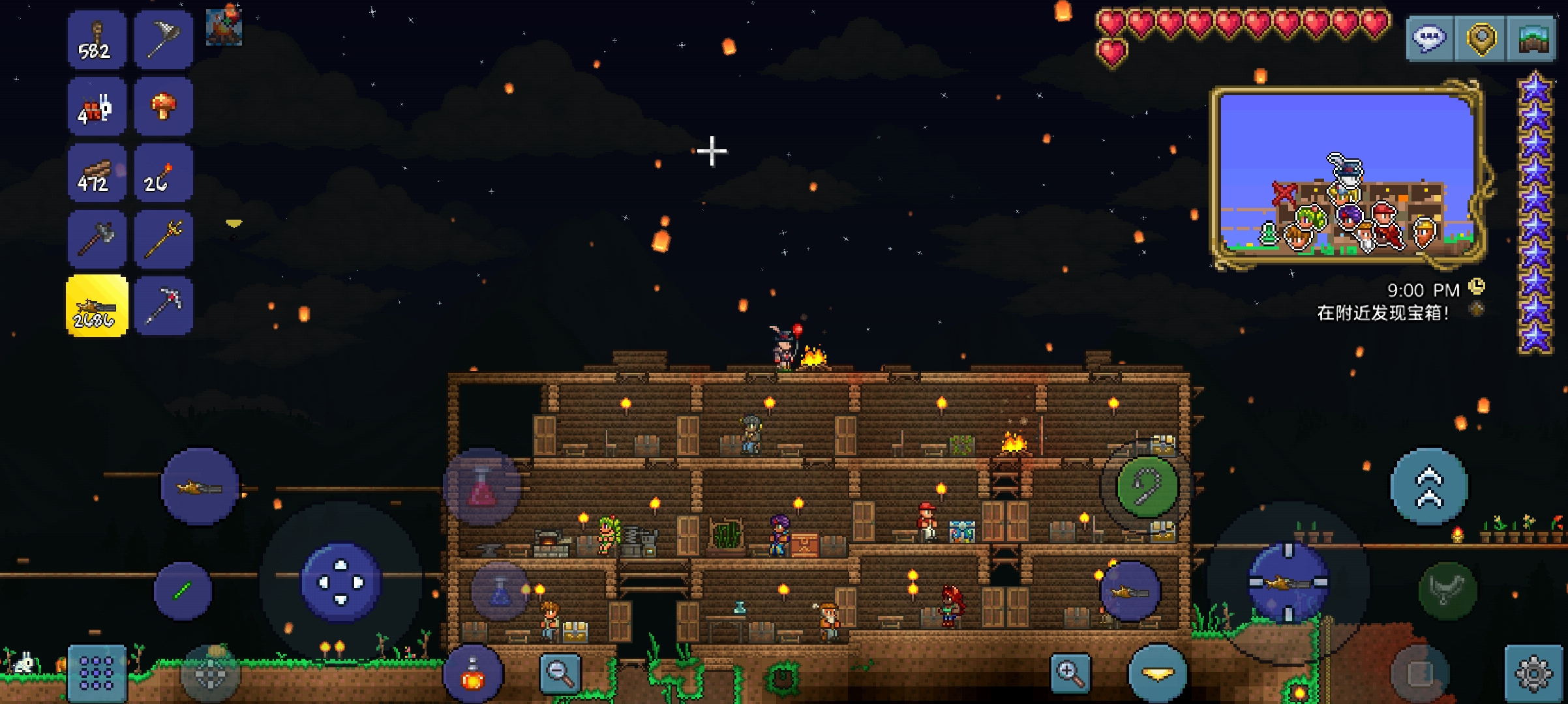Open the world map button

click(x=1532, y=38)
